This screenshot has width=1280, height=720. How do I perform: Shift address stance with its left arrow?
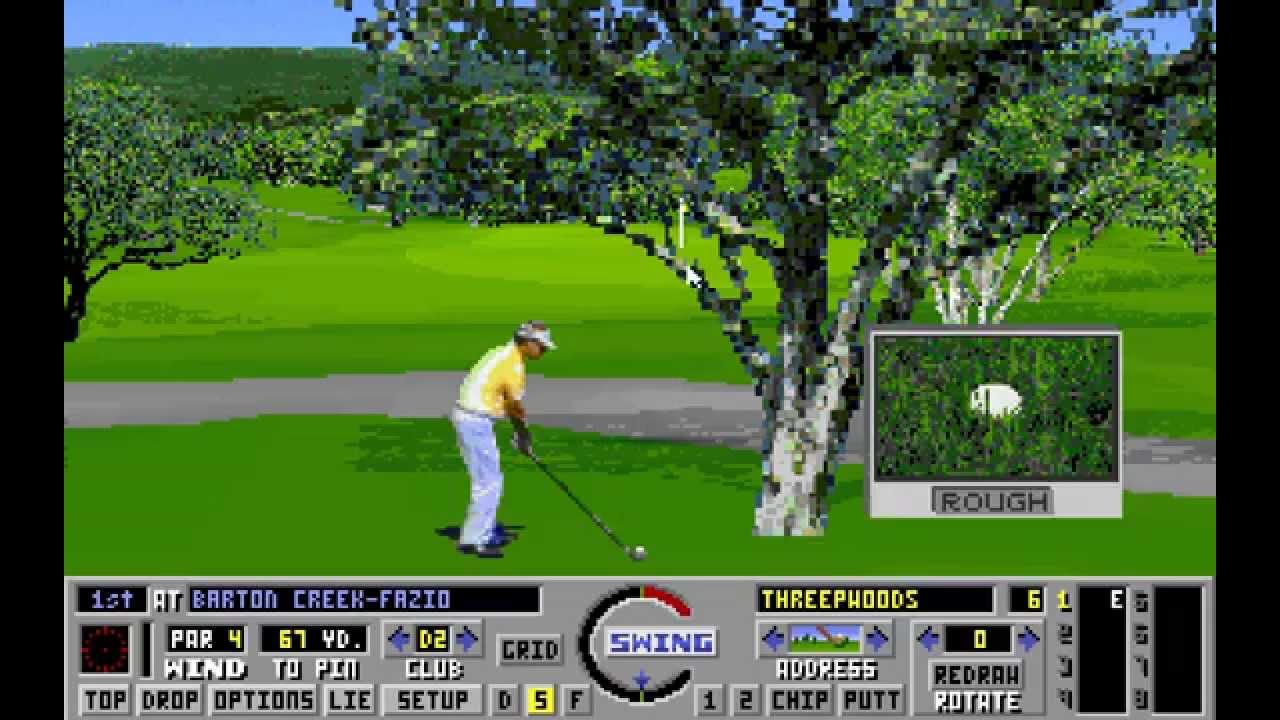point(774,638)
